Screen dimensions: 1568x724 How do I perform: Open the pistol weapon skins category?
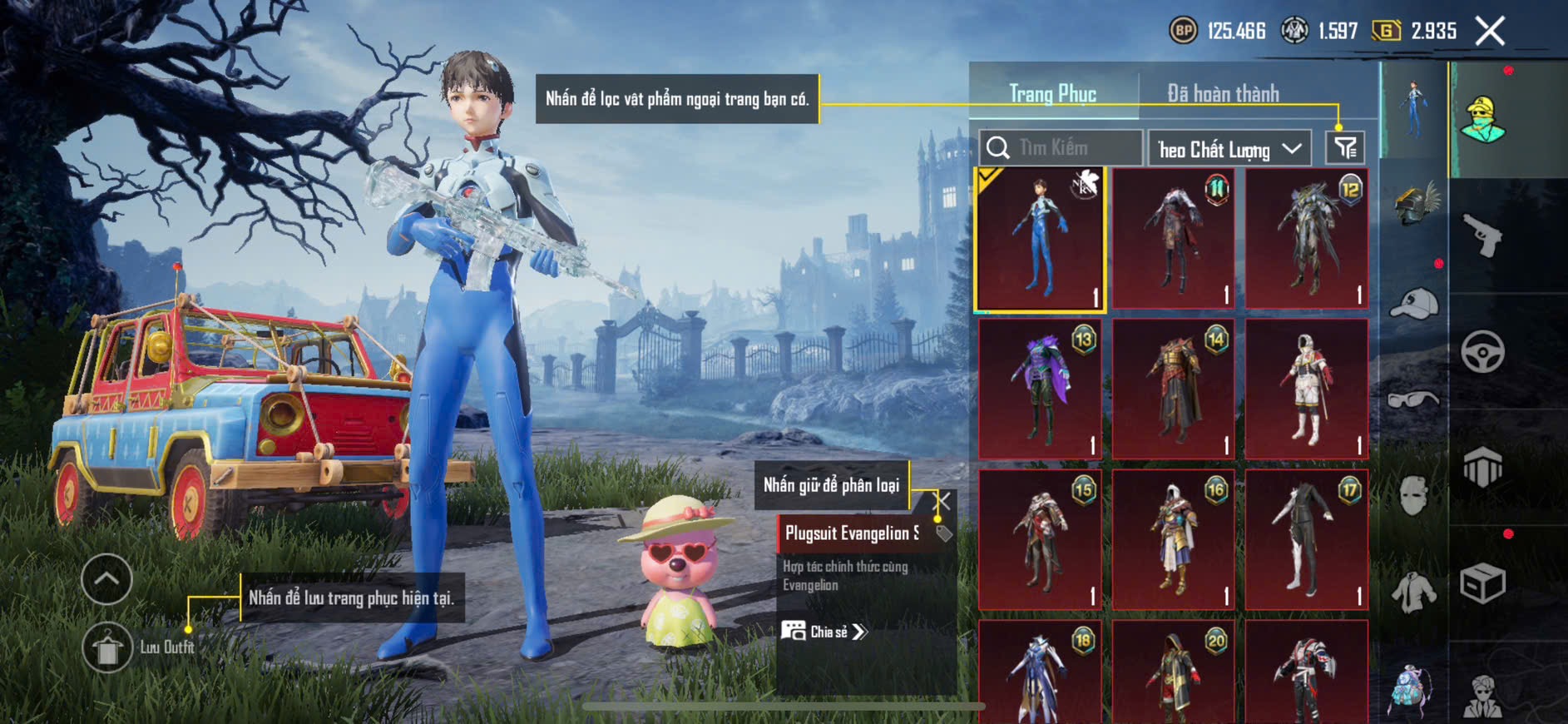pyautogui.click(x=1482, y=236)
